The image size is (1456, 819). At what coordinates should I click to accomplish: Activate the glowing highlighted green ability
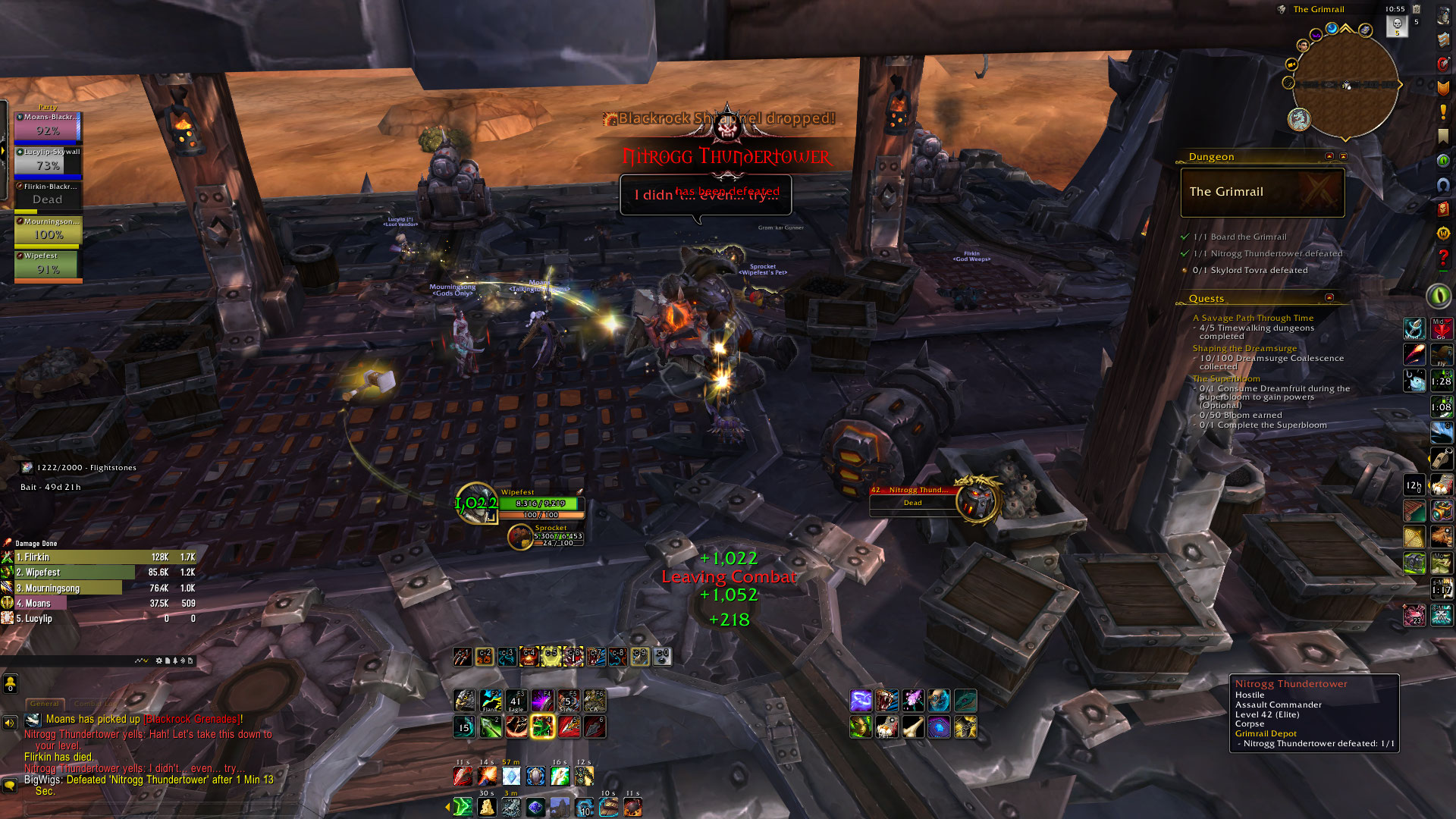point(543,727)
